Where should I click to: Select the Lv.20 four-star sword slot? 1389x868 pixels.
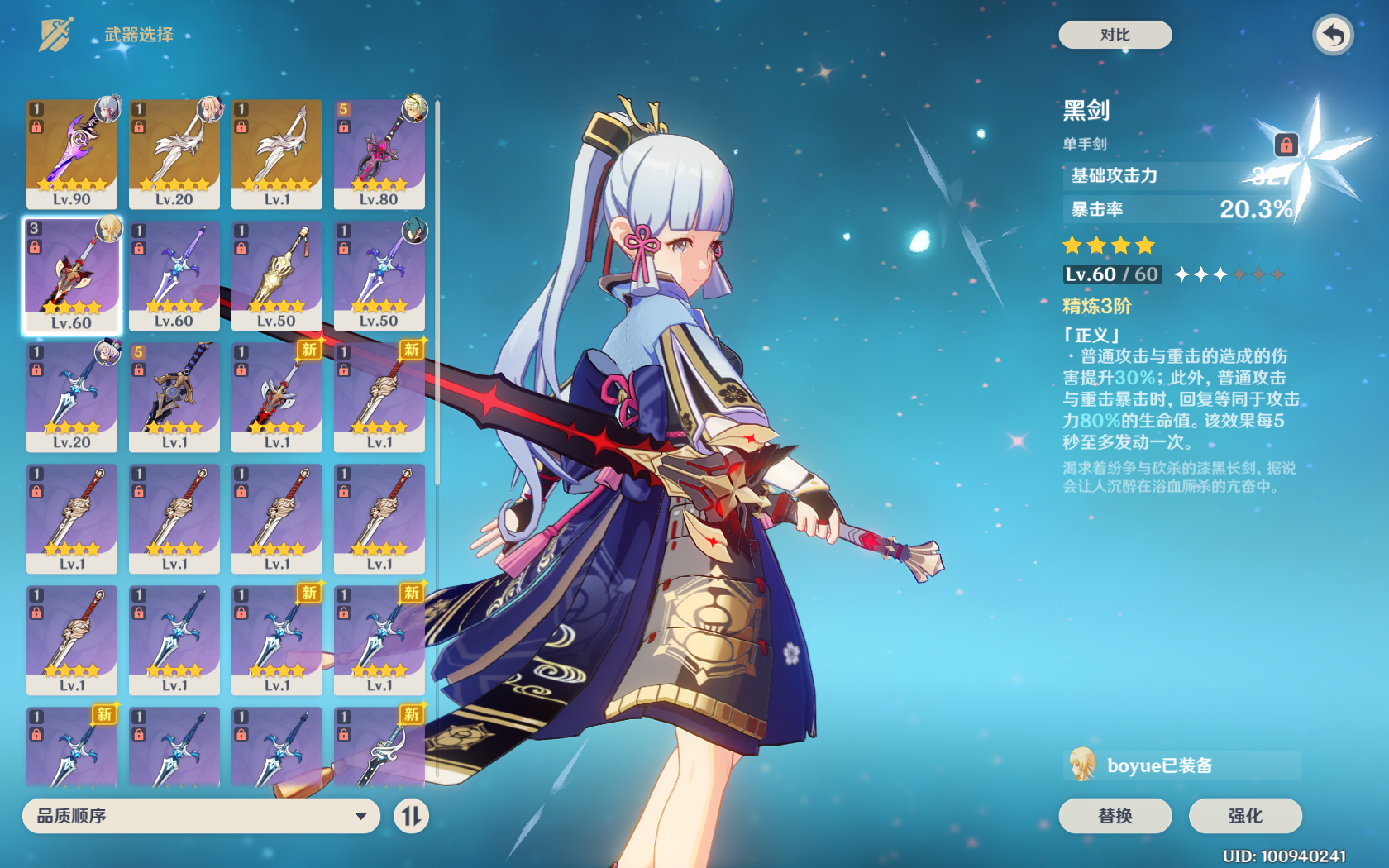(72, 397)
